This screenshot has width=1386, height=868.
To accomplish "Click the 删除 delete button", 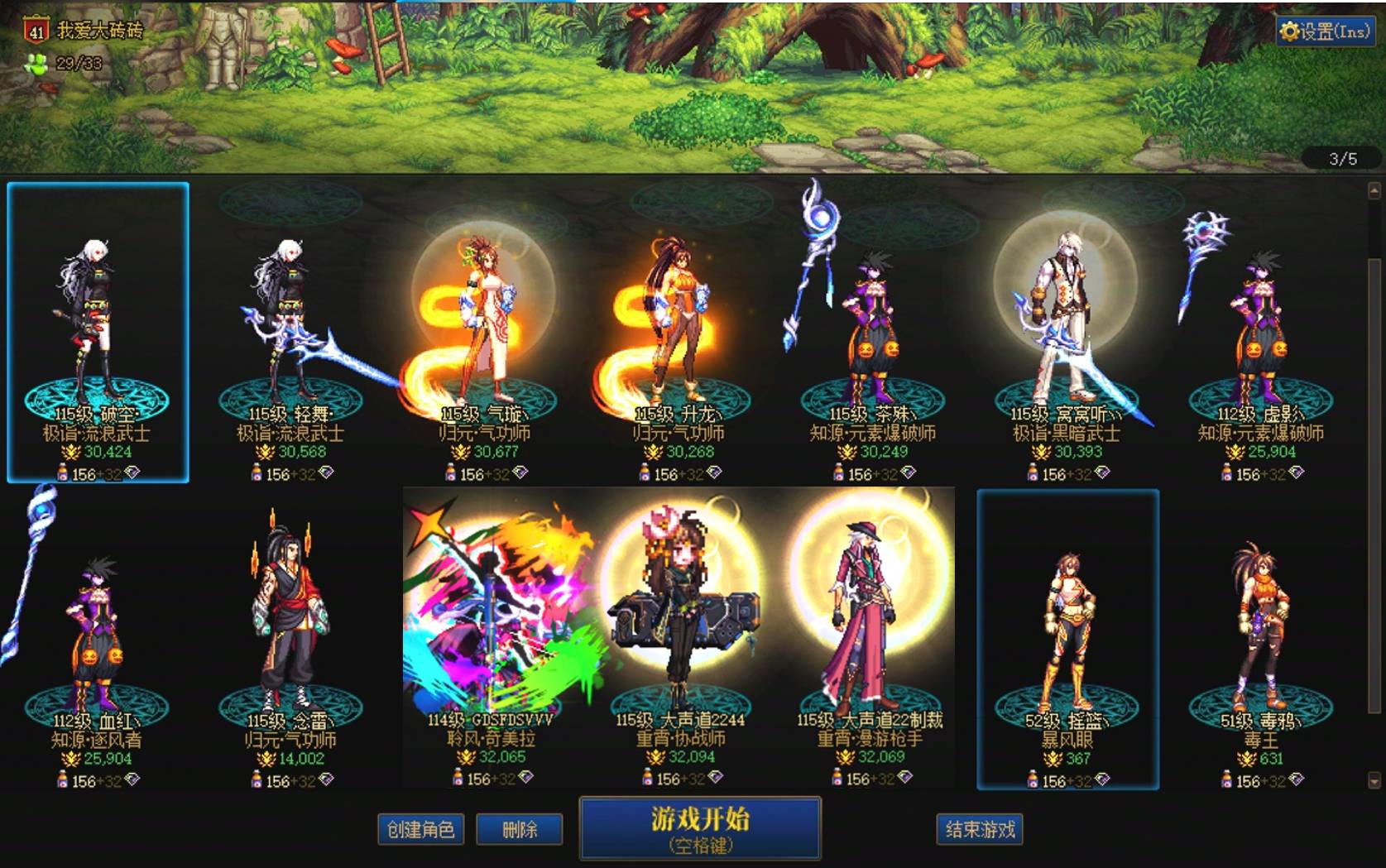I will click(520, 829).
